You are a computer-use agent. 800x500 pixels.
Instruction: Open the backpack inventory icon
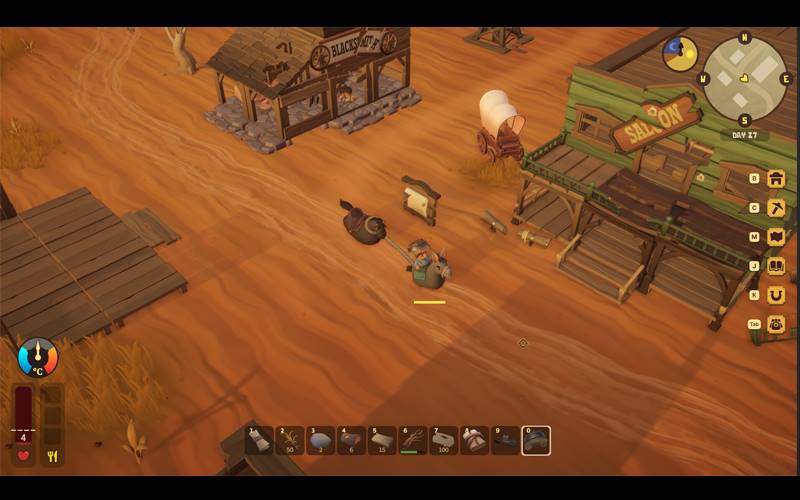(x=775, y=324)
